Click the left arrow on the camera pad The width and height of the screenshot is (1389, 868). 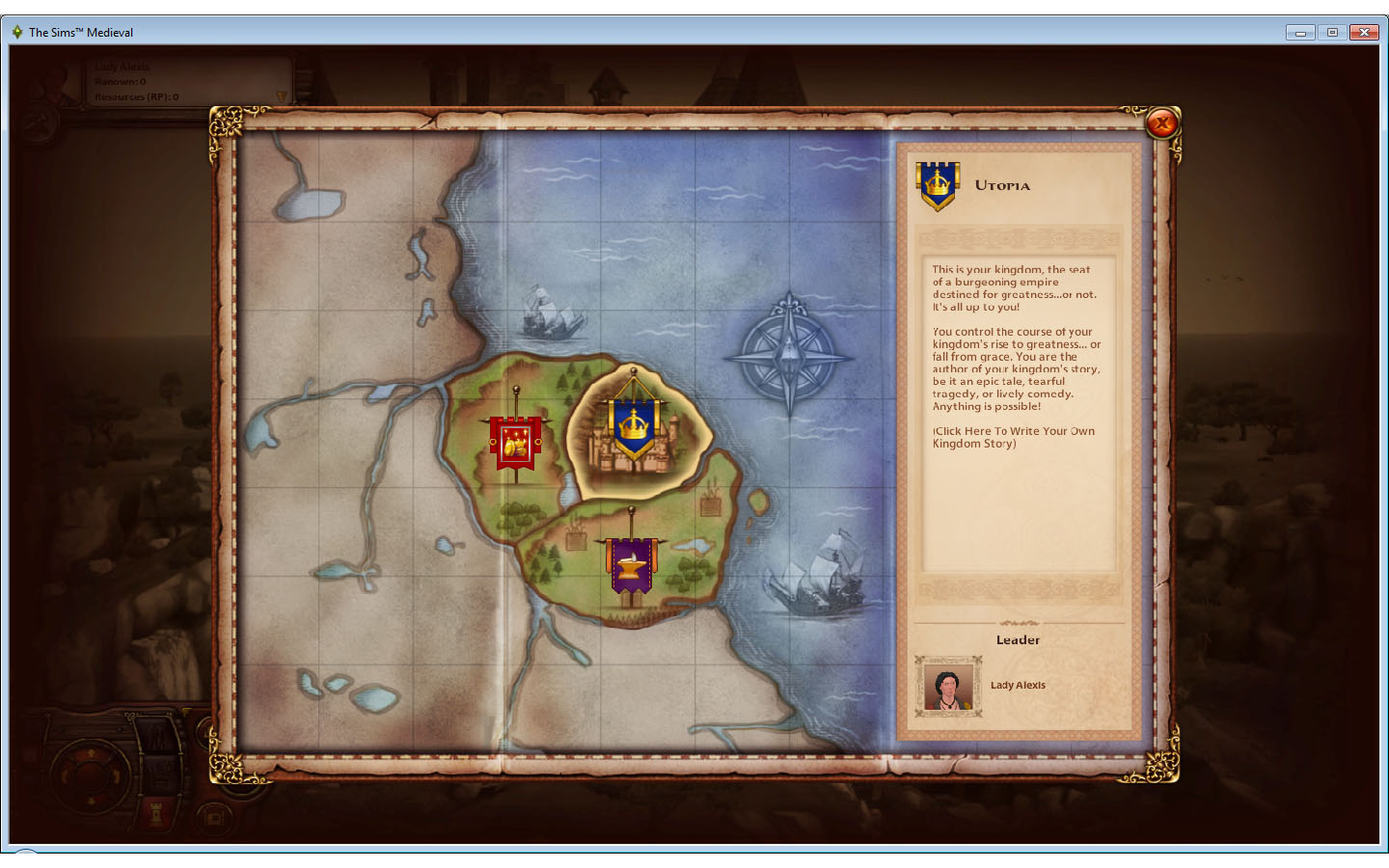coord(66,774)
